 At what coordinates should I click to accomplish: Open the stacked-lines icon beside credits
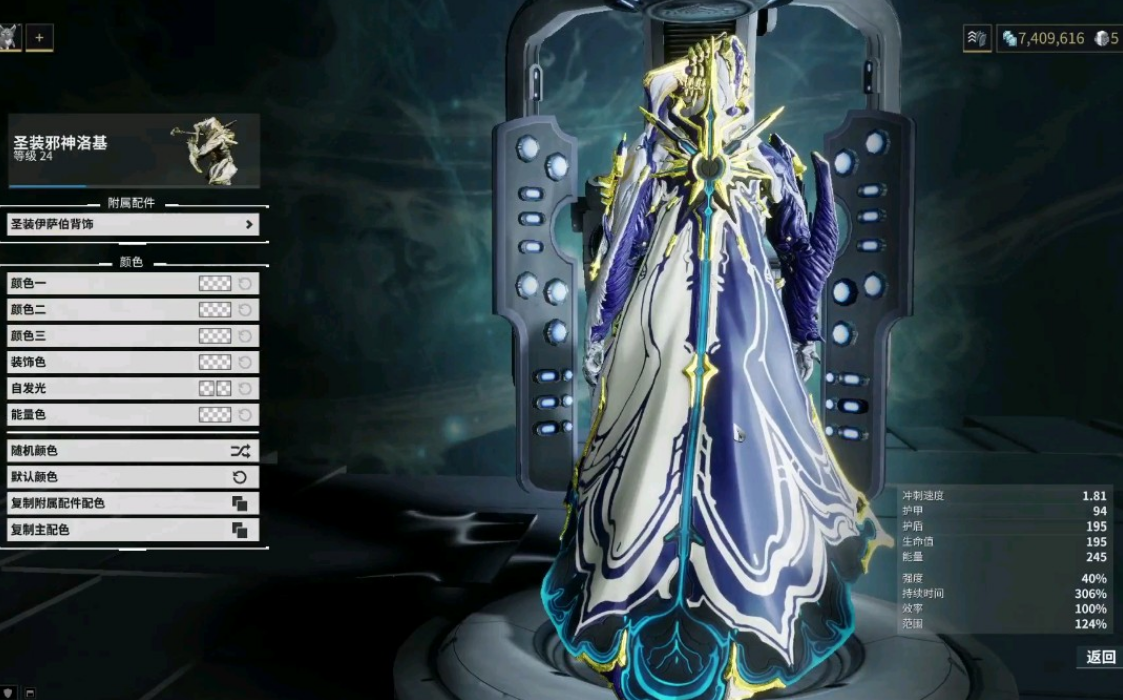(x=977, y=39)
